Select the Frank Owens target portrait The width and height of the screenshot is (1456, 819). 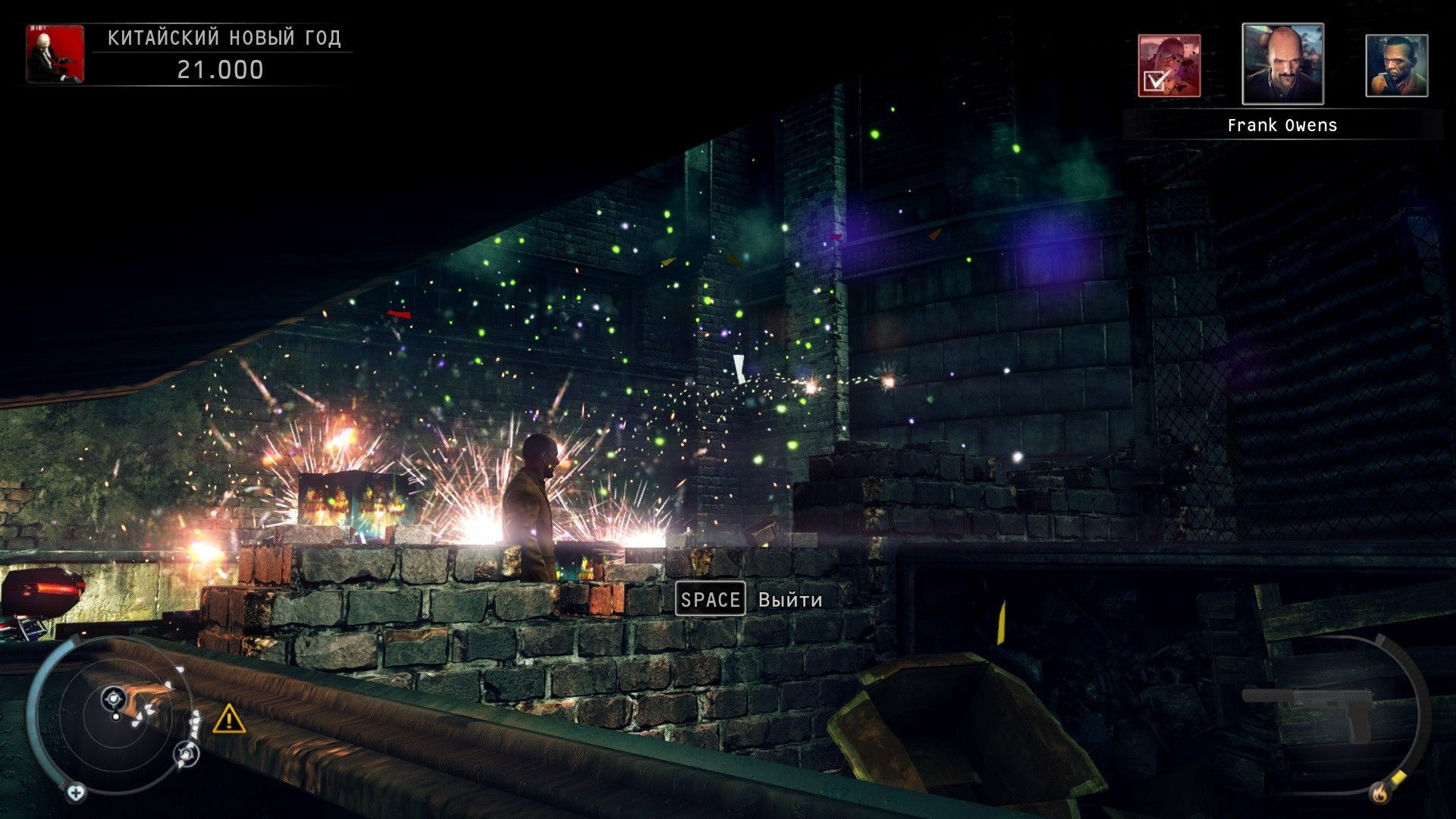[x=1282, y=64]
